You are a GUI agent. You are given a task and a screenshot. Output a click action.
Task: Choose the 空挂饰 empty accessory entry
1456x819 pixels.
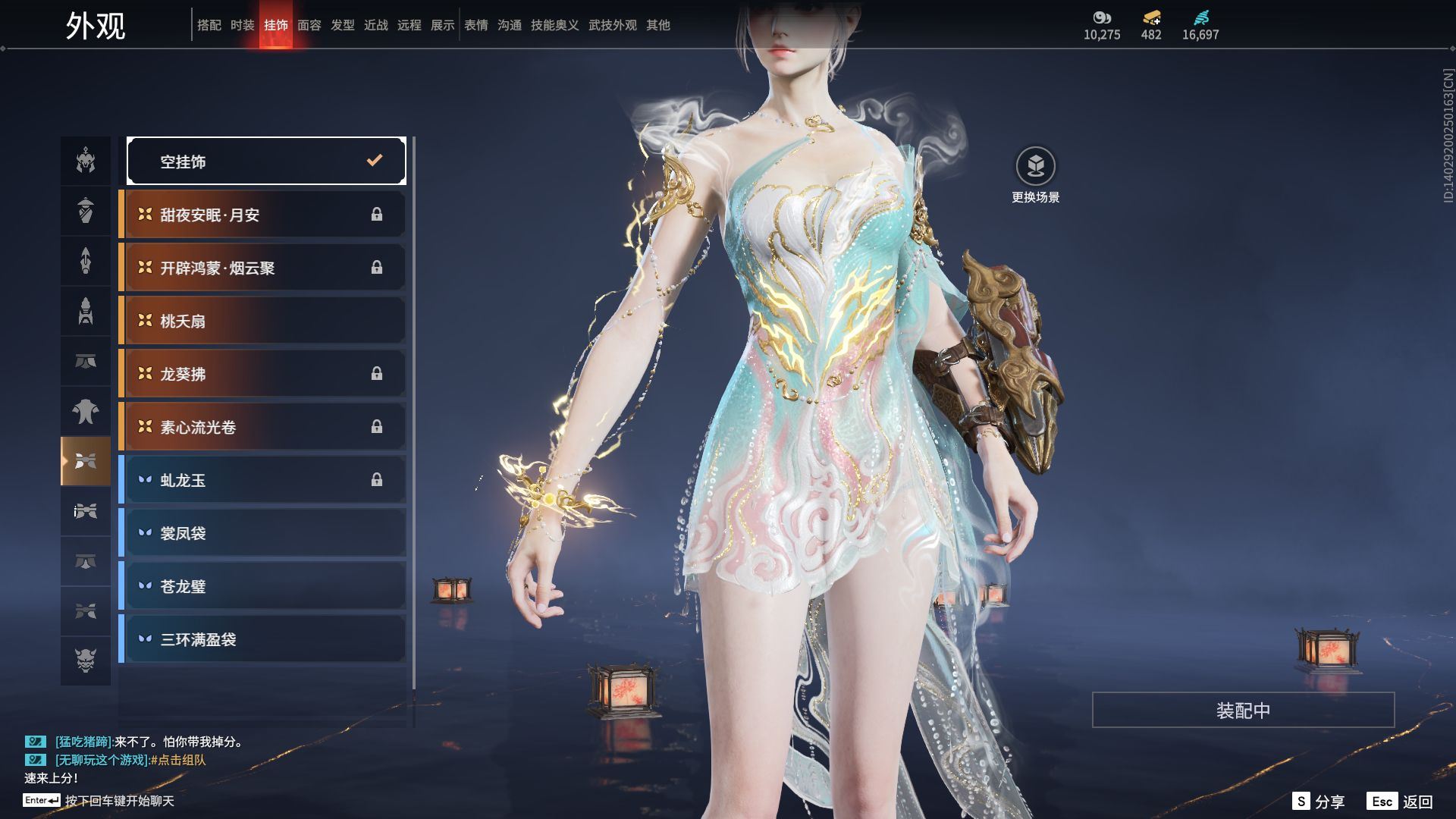click(x=266, y=161)
